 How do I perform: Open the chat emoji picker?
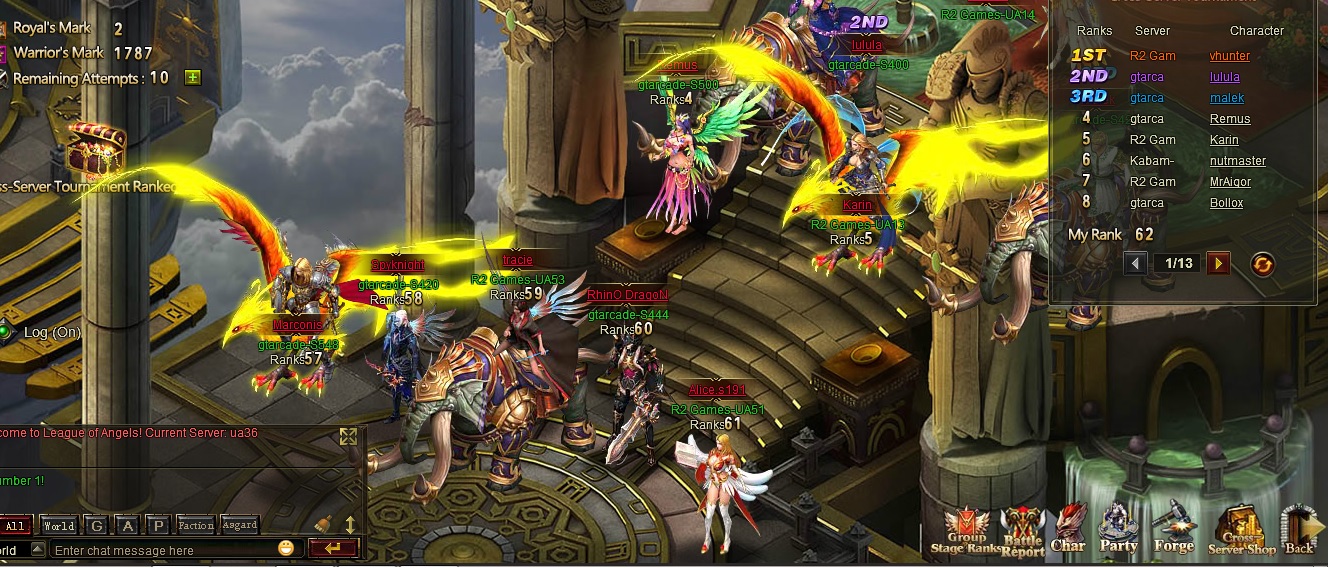[x=286, y=548]
